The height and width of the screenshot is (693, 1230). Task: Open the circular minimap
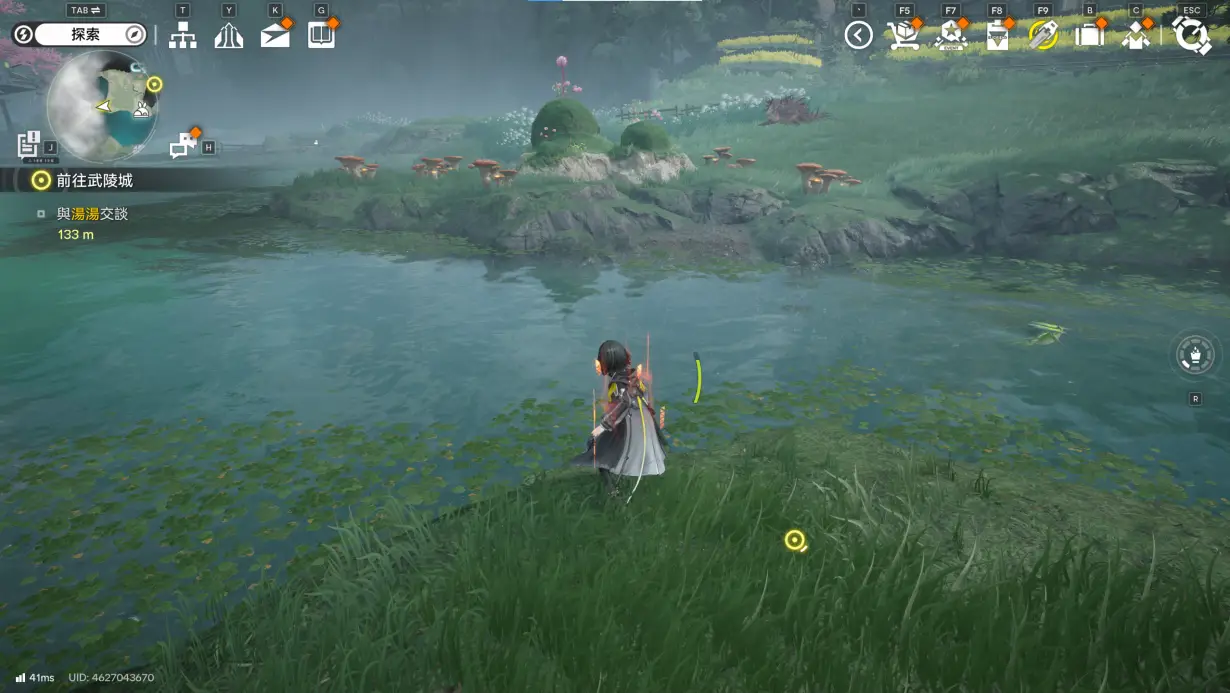point(102,106)
